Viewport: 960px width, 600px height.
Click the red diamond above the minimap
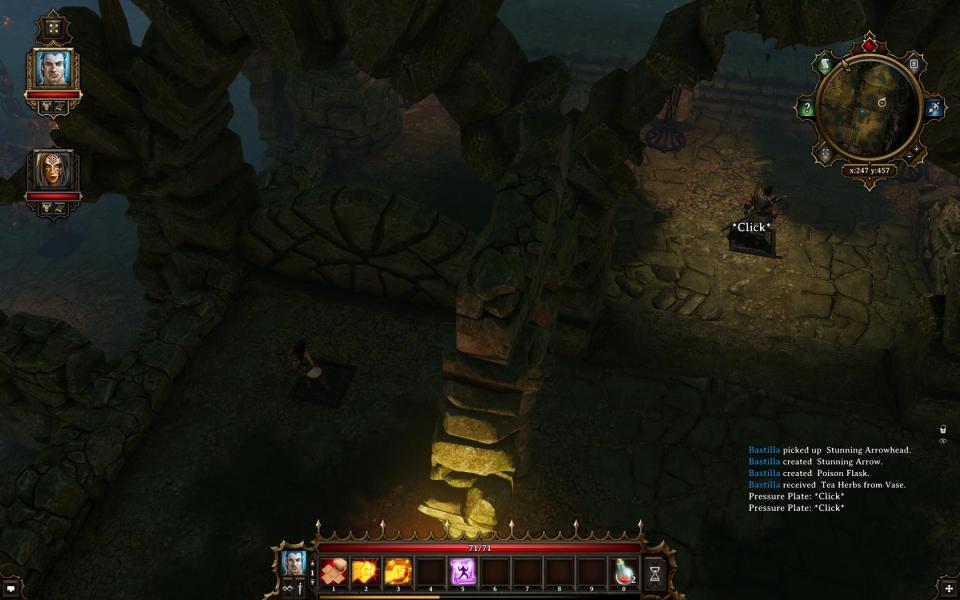(x=868, y=45)
